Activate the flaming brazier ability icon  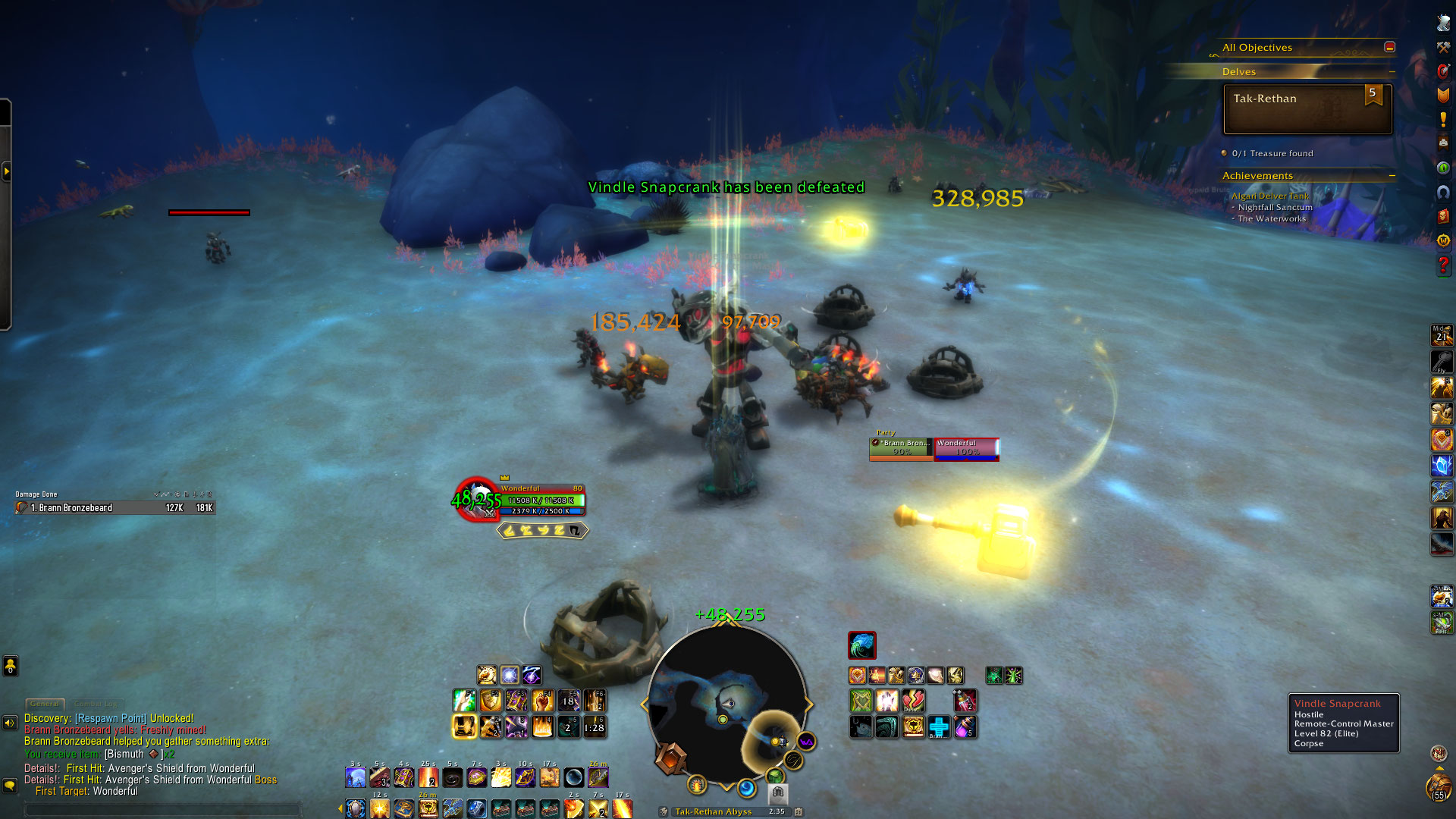click(x=542, y=727)
